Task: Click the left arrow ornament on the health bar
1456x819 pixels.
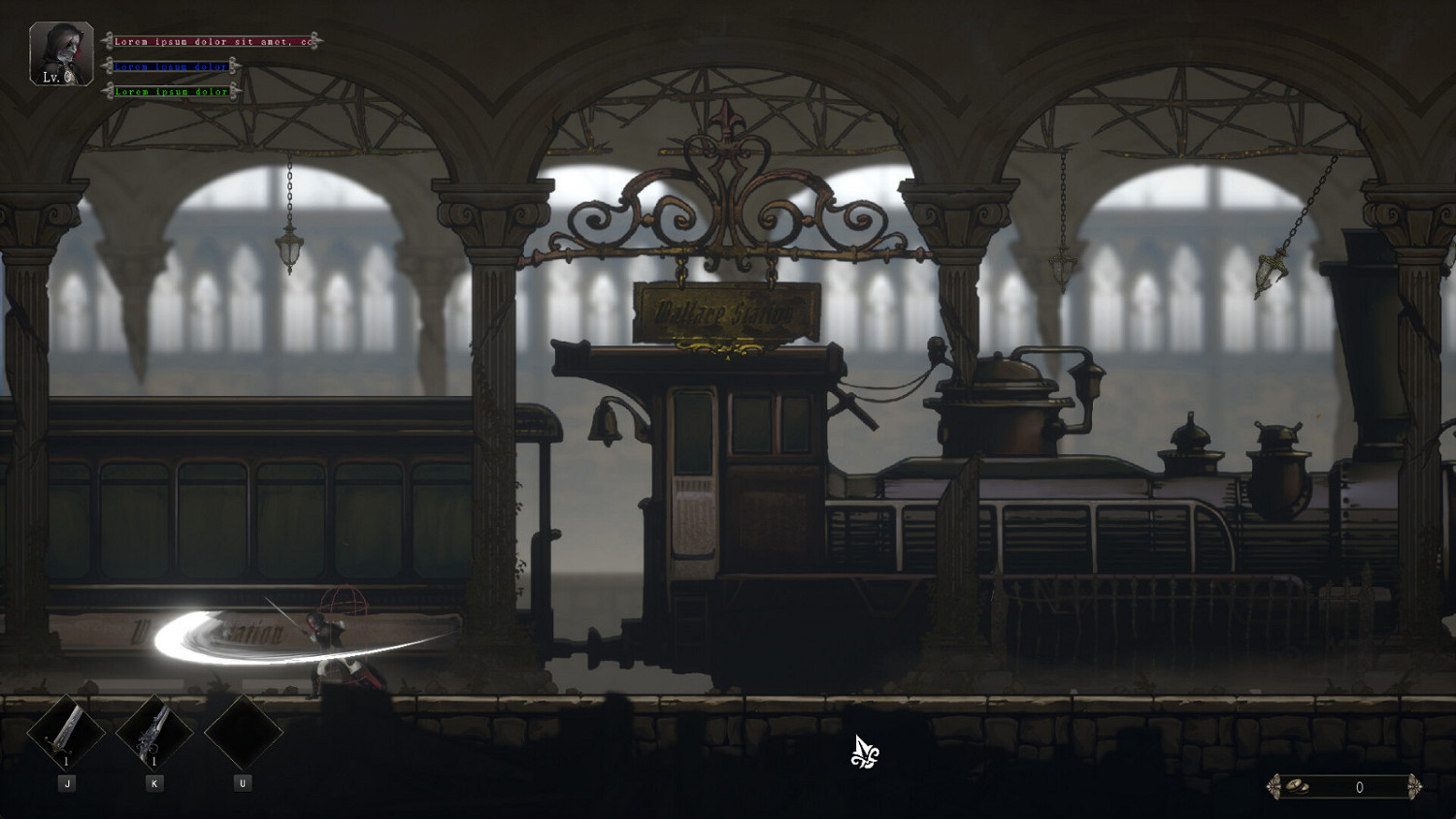Action: pyautogui.click(x=109, y=42)
